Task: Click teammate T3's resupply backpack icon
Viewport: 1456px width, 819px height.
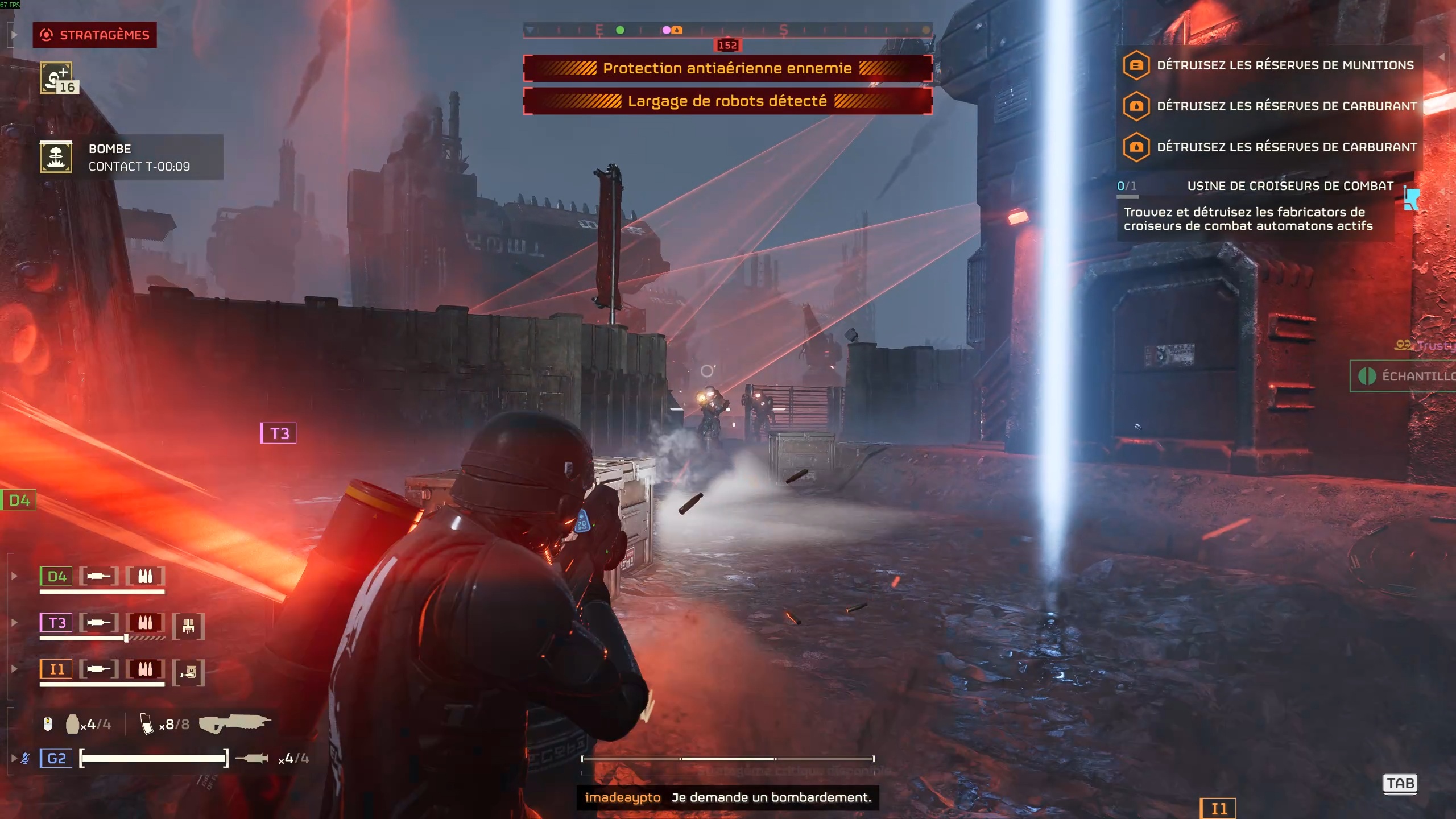Action: pos(189,624)
